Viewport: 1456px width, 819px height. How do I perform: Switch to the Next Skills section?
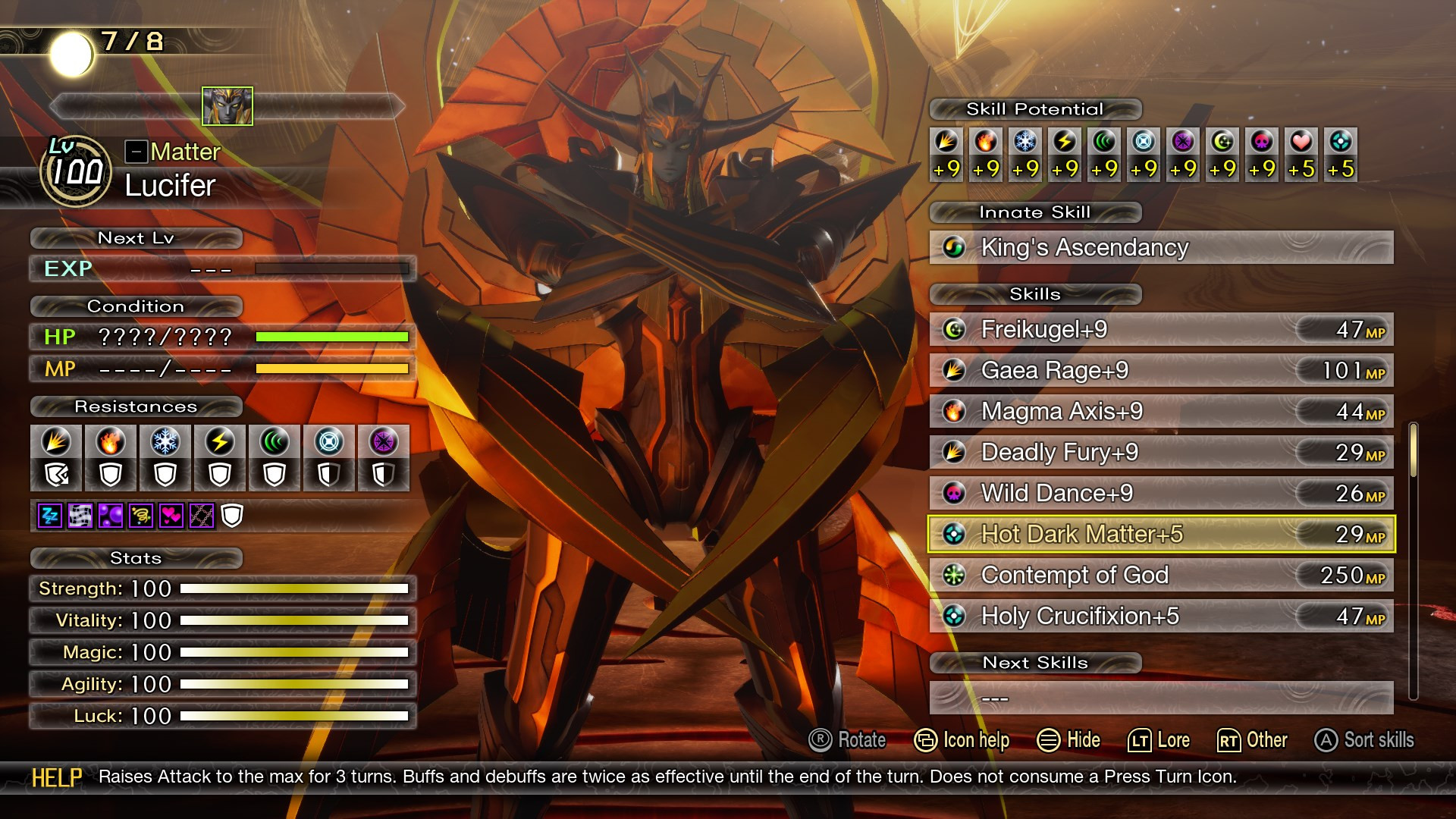(x=1036, y=662)
